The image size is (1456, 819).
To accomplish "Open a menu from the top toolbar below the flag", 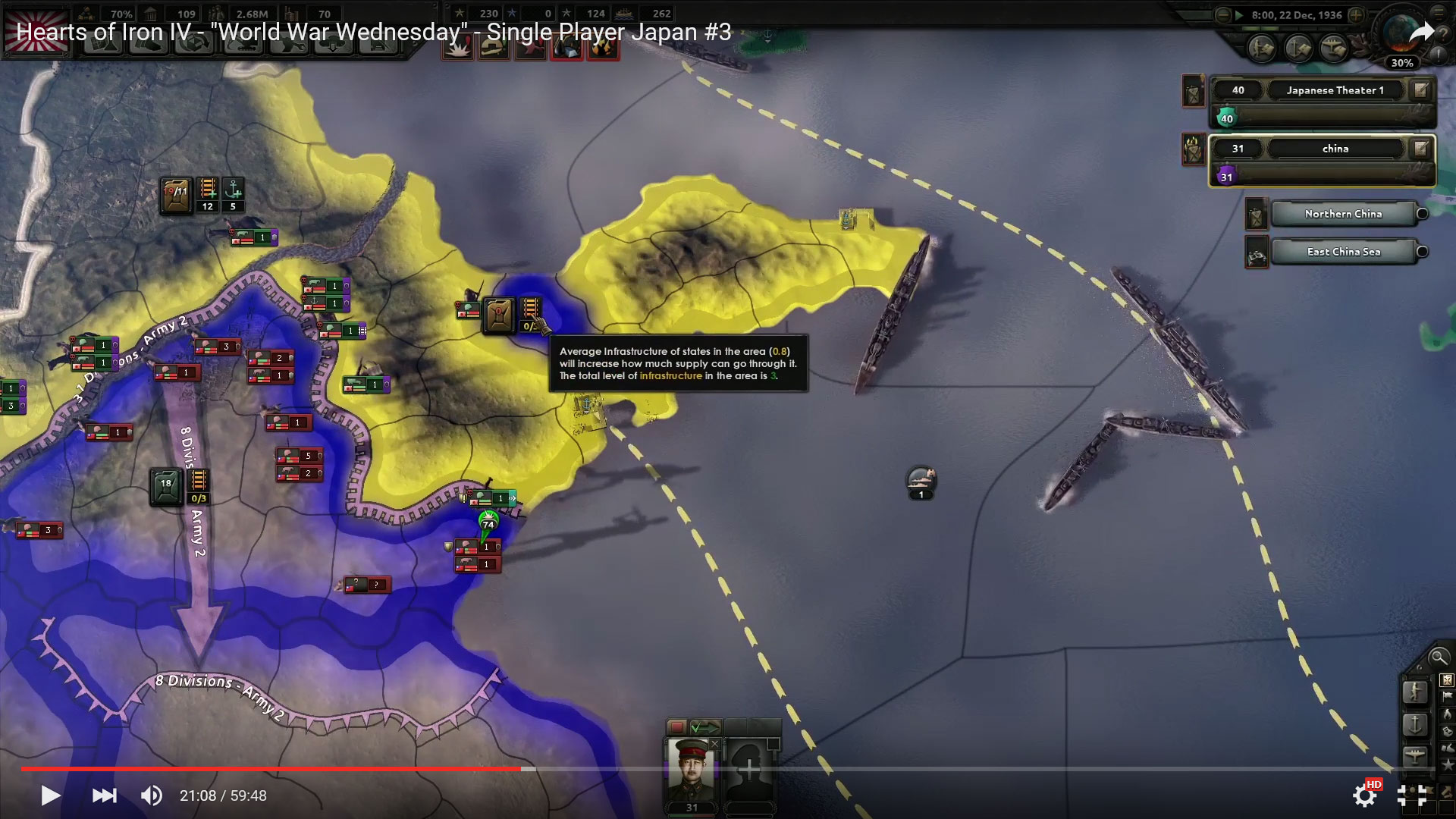I will (x=103, y=43).
